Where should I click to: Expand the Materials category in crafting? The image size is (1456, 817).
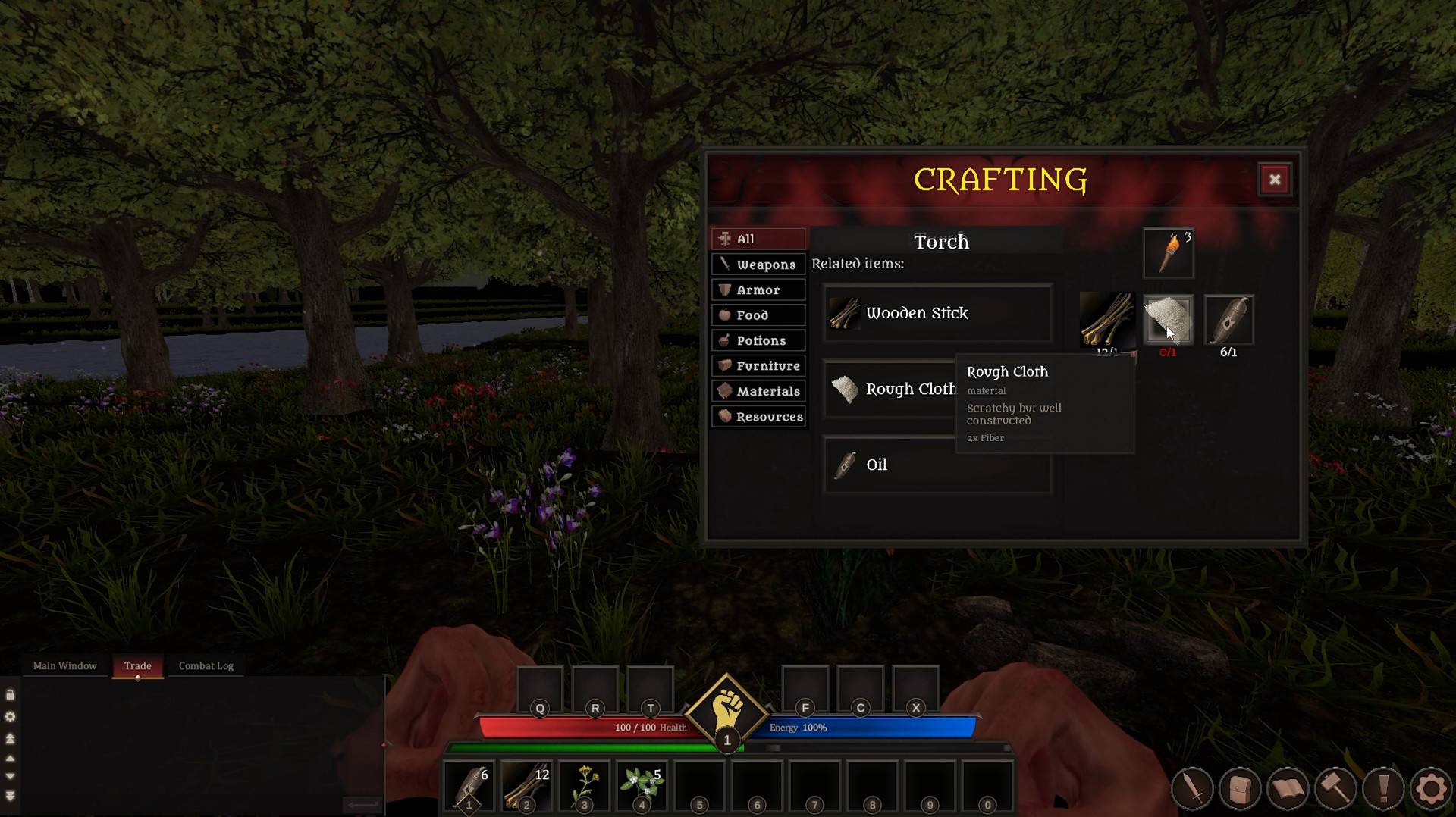tap(758, 391)
